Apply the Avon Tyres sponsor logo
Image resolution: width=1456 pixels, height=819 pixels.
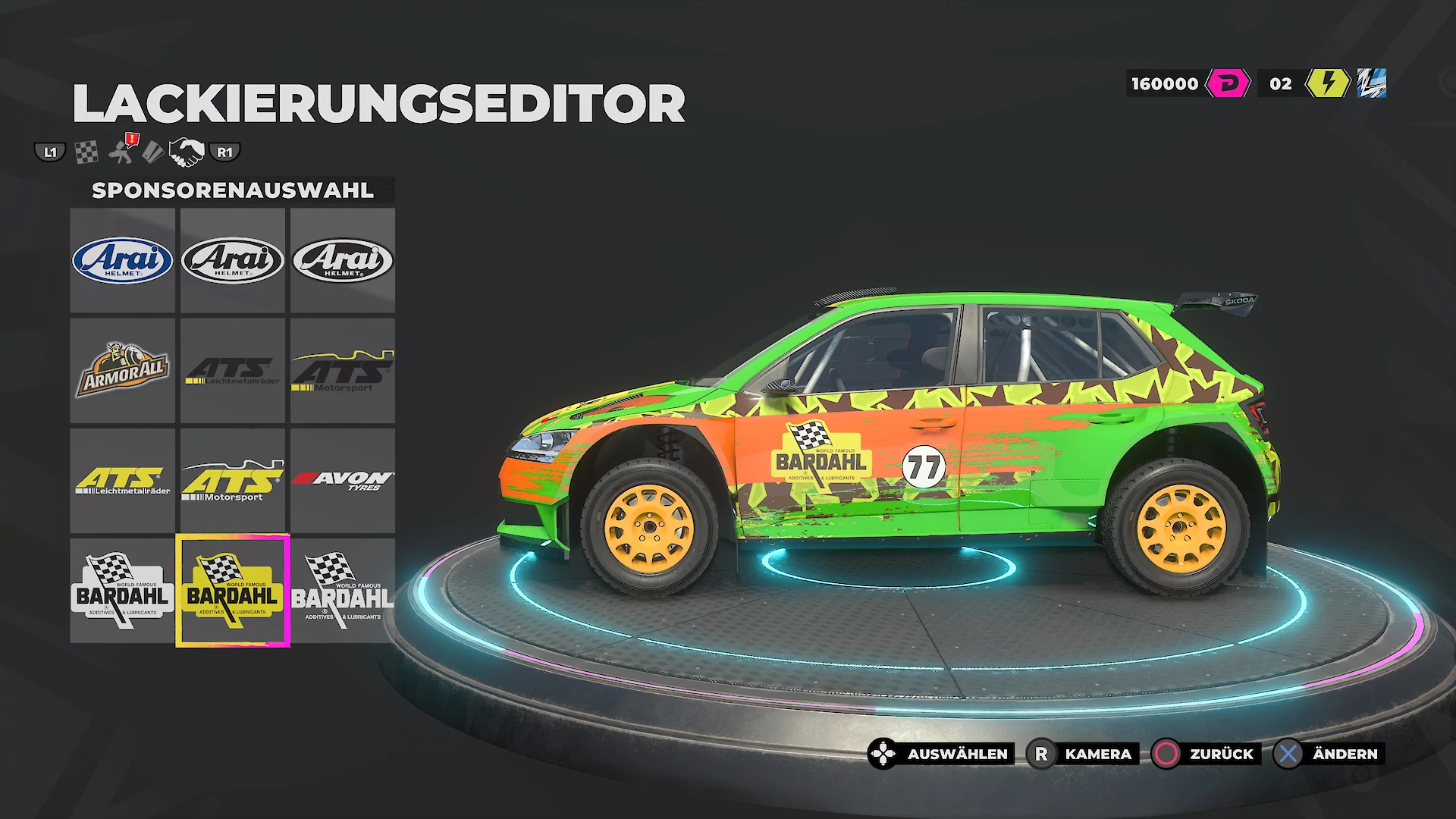pos(342,480)
